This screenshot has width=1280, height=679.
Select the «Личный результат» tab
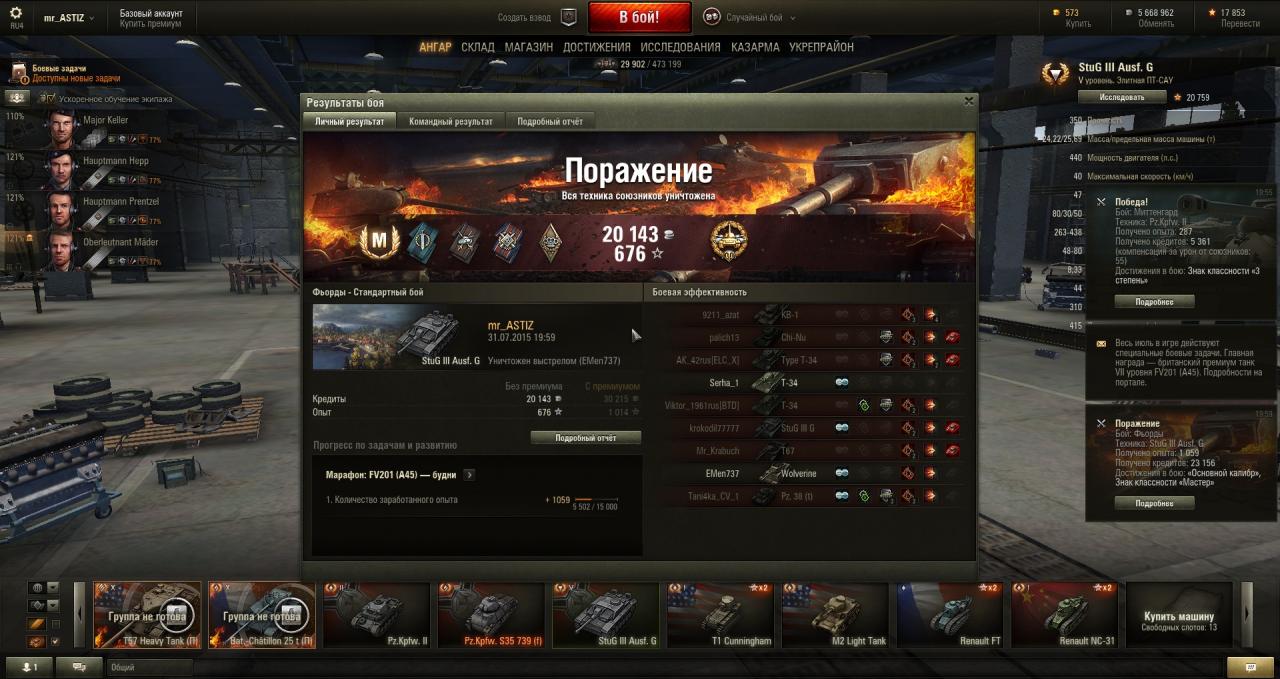[x=349, y=121]
